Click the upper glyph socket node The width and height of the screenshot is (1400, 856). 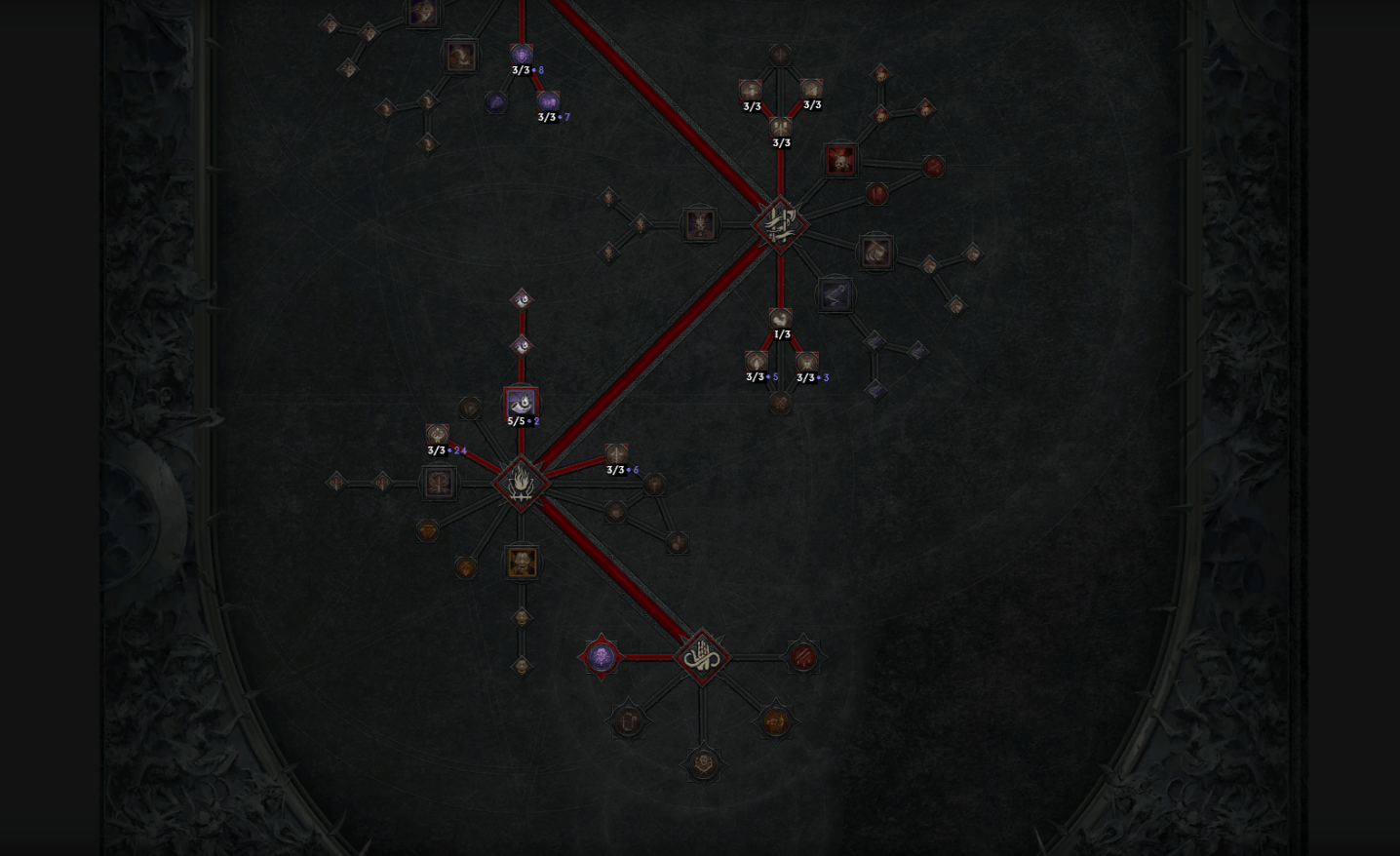tap(778, 224)
